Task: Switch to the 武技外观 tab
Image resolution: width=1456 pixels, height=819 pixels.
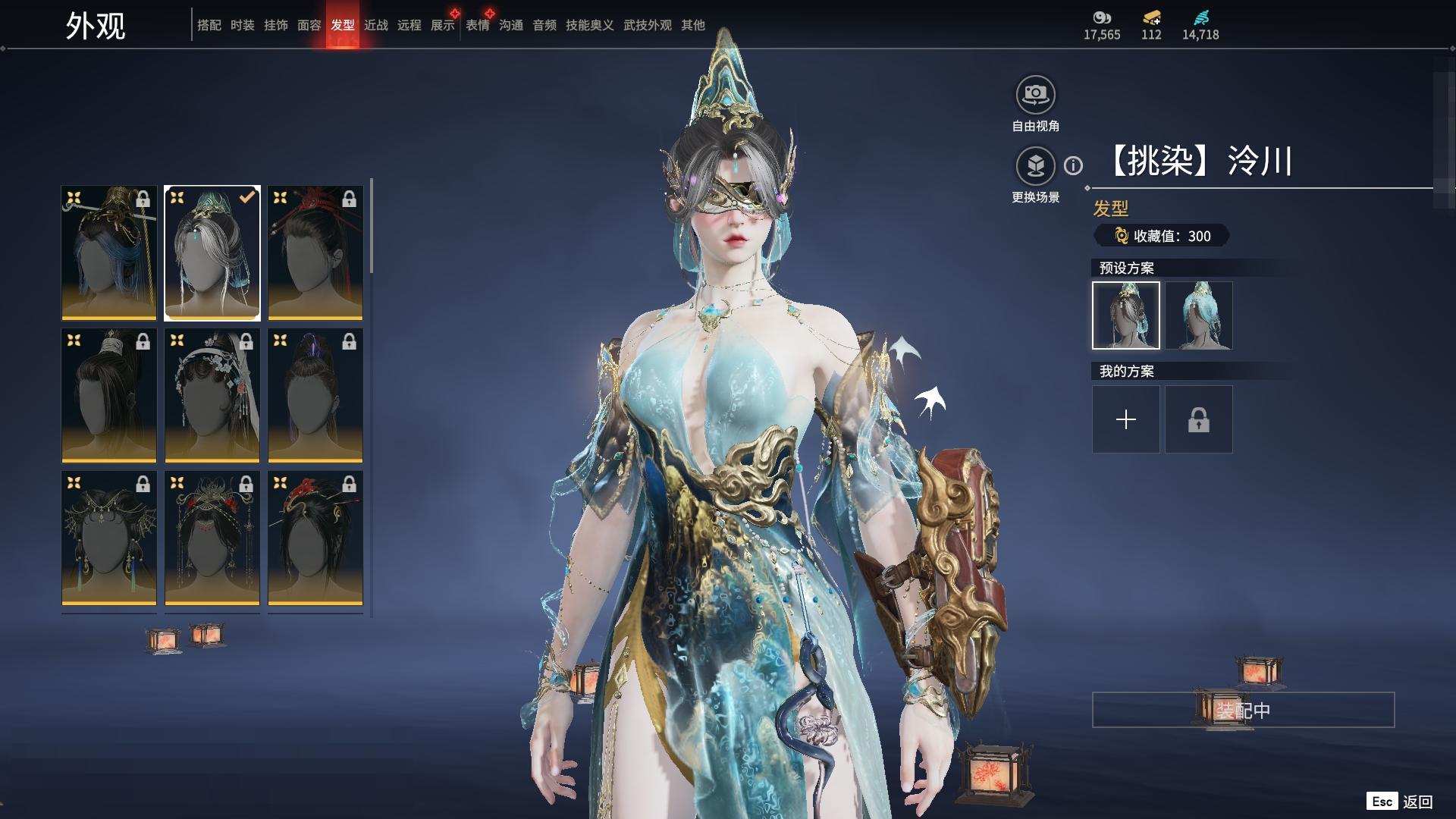Action: (647, 25)
